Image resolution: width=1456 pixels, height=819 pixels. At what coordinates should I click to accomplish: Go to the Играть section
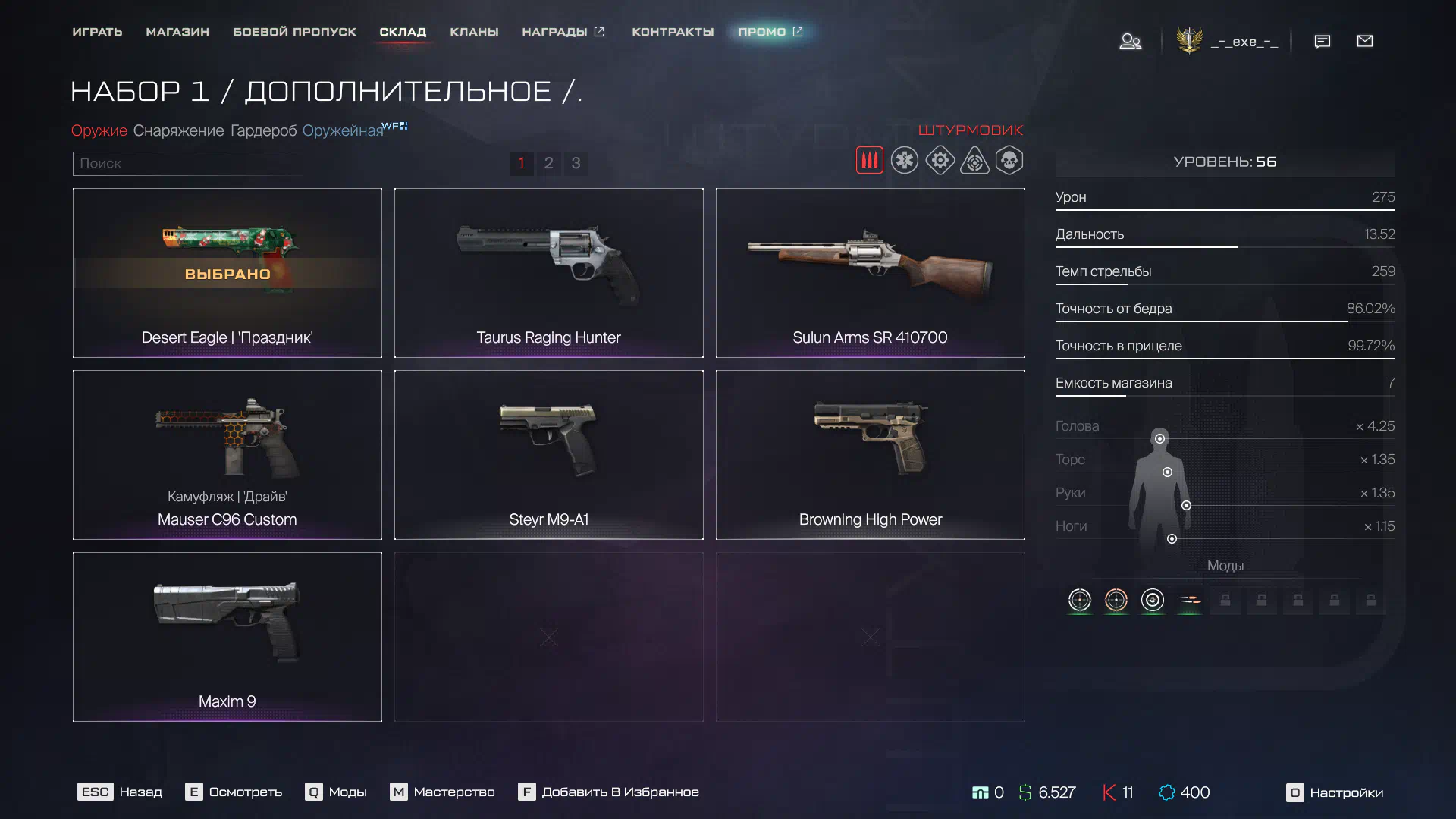coord(97,32)
